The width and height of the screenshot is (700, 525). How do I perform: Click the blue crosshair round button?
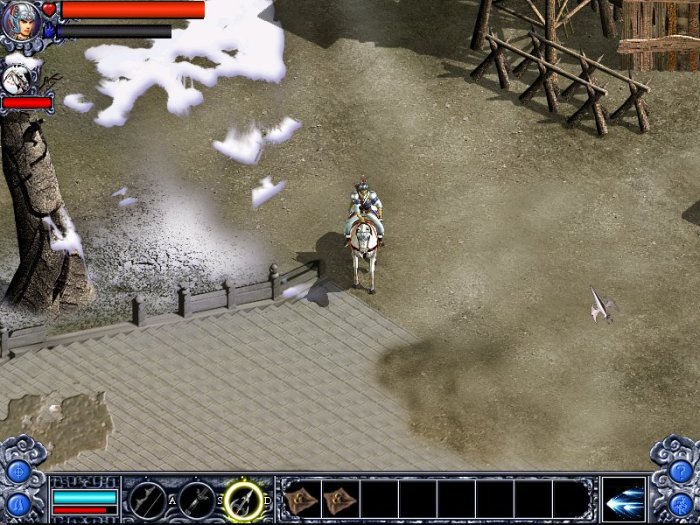(x=17, y=470)
